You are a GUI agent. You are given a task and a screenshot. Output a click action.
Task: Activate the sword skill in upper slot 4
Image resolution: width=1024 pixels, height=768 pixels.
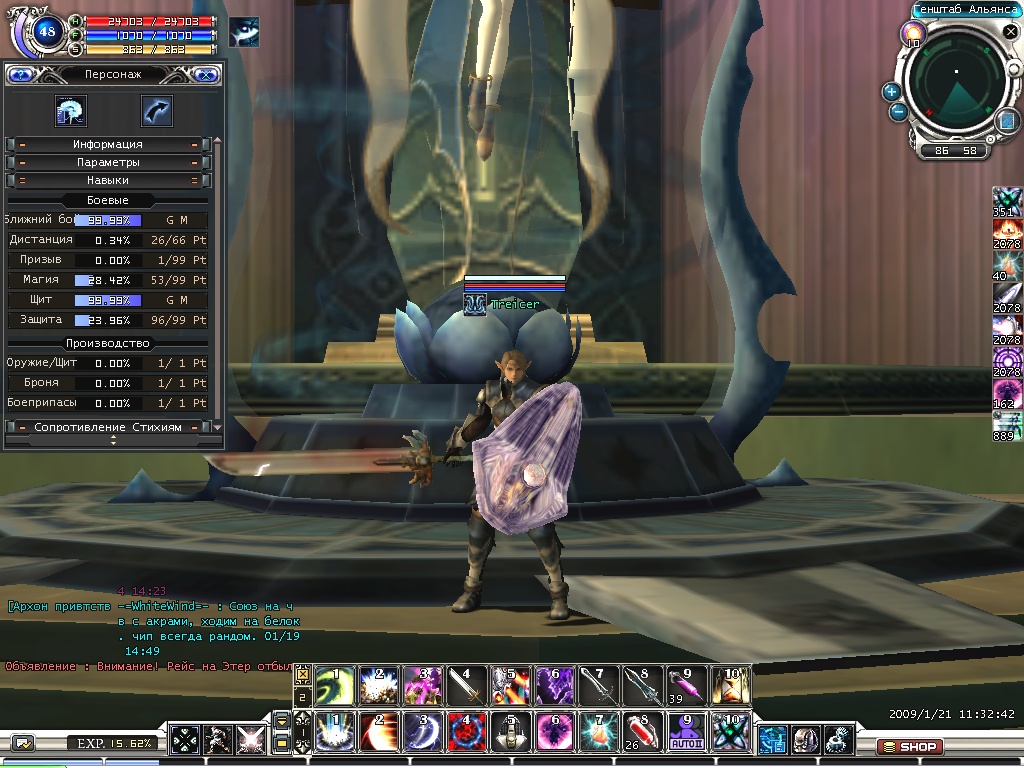(x=467, y=686)
